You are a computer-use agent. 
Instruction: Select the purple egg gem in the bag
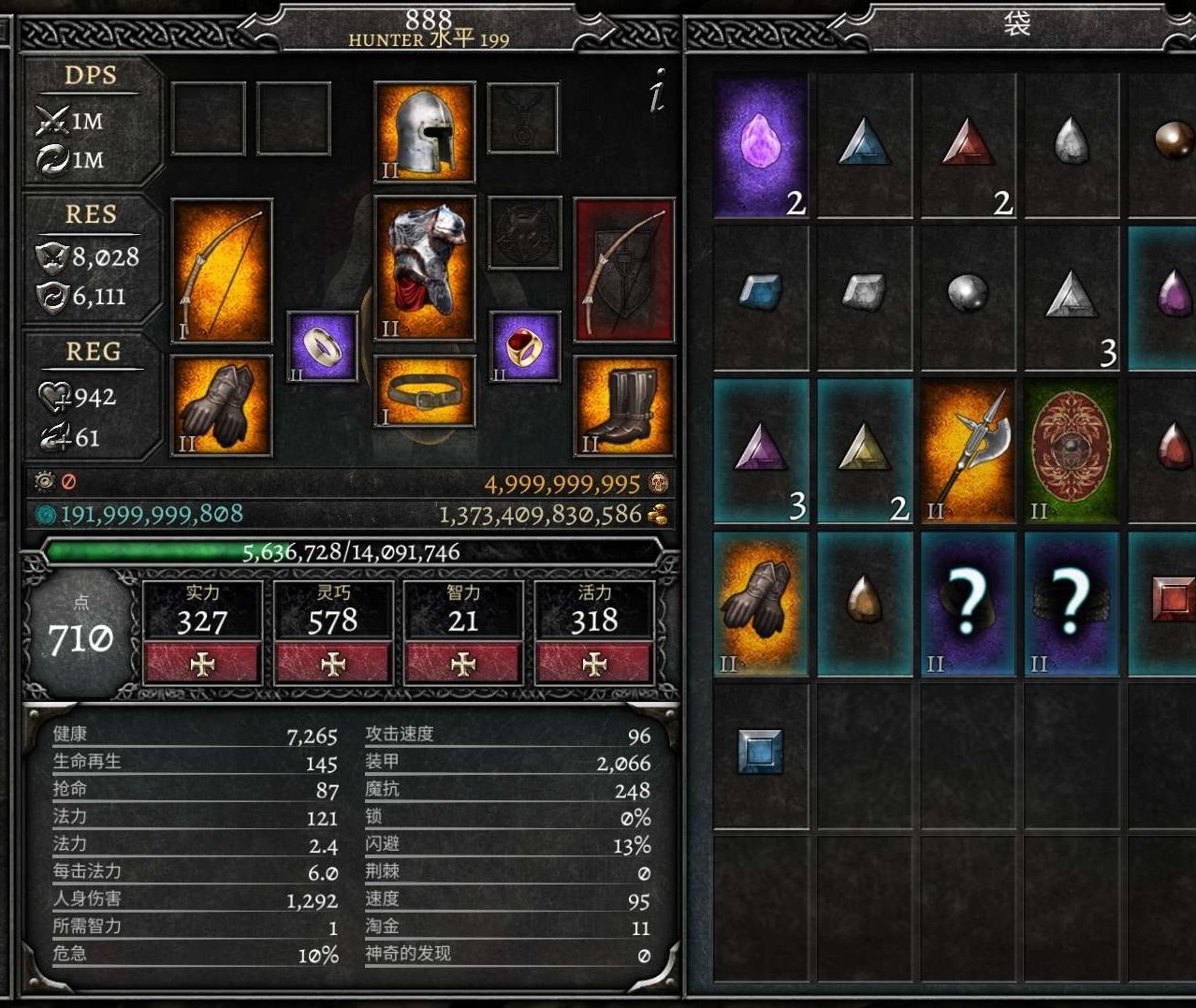coord(761,147)
